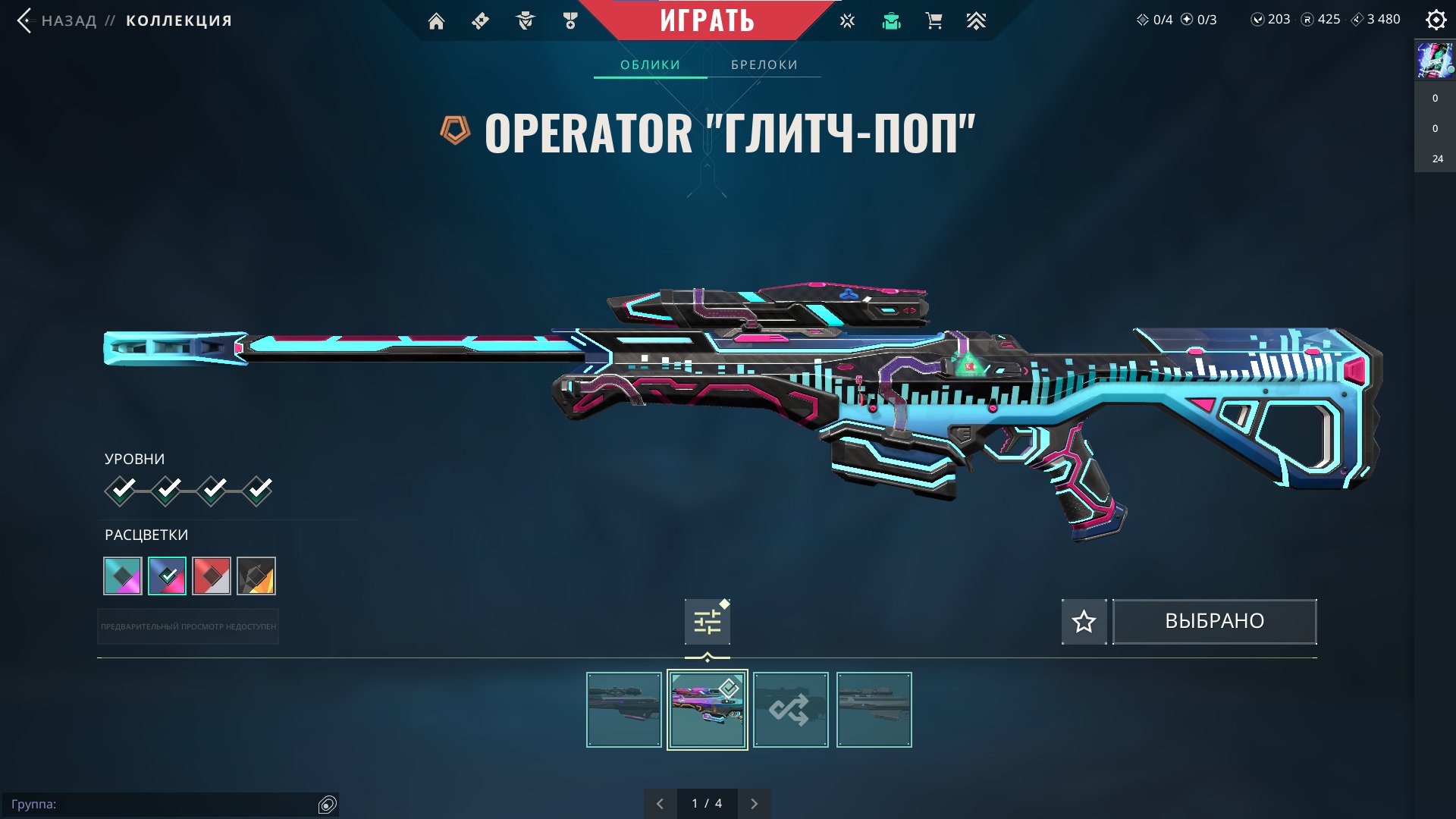The image size is (1456, 819).
Task: Switch to the ОБЛИКИ tab
Action: (x=650, y=64)
